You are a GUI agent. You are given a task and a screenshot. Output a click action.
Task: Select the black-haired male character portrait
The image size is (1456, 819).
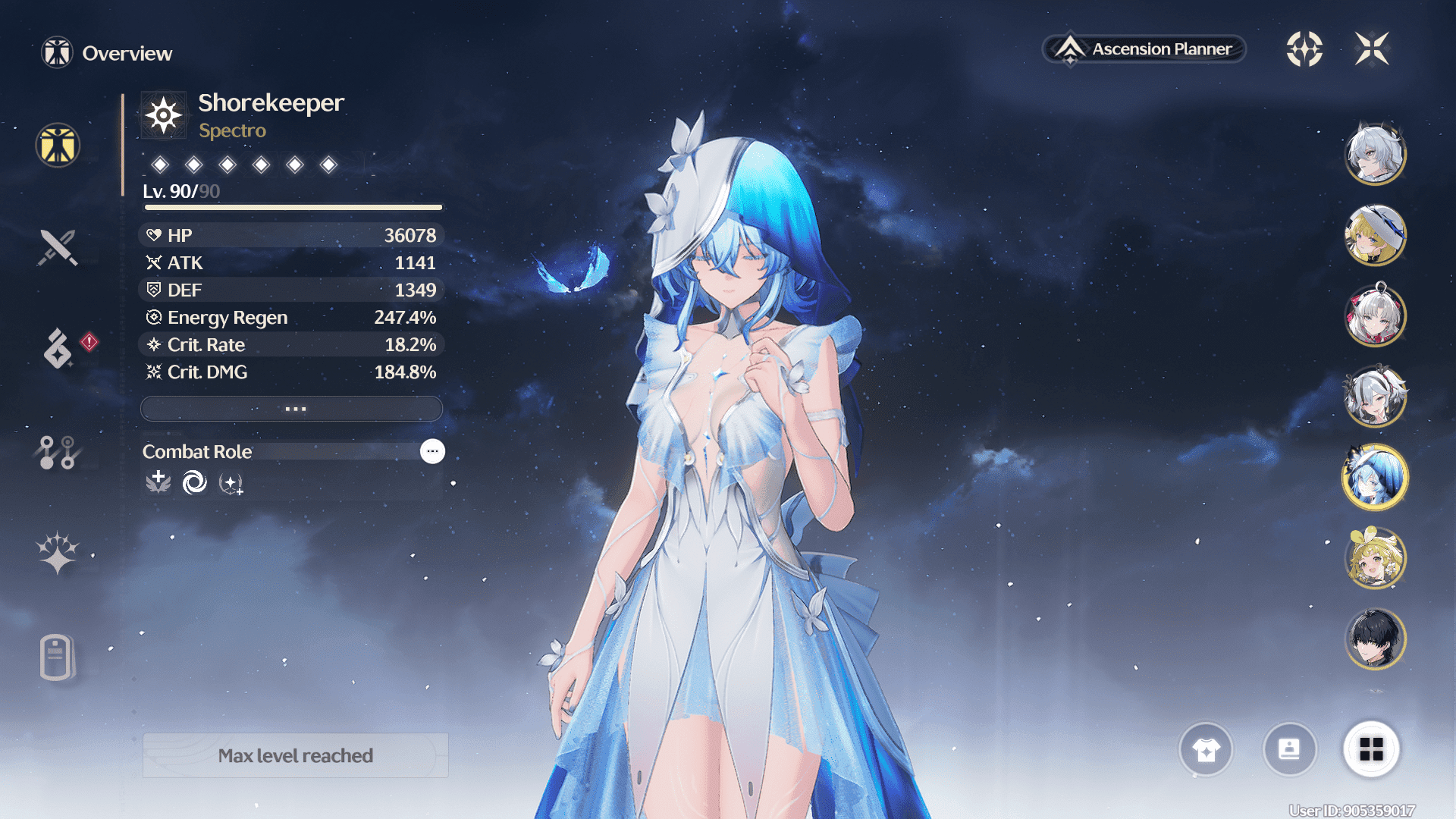pos(1375,639)
